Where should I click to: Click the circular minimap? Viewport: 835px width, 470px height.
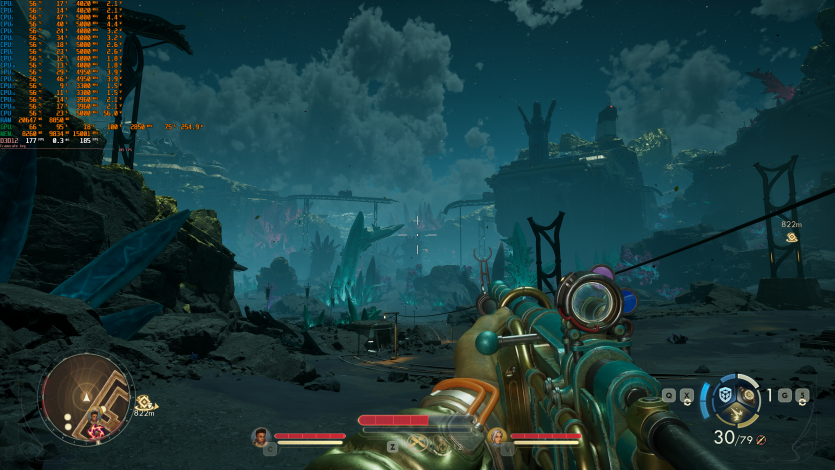coord(86,398)
